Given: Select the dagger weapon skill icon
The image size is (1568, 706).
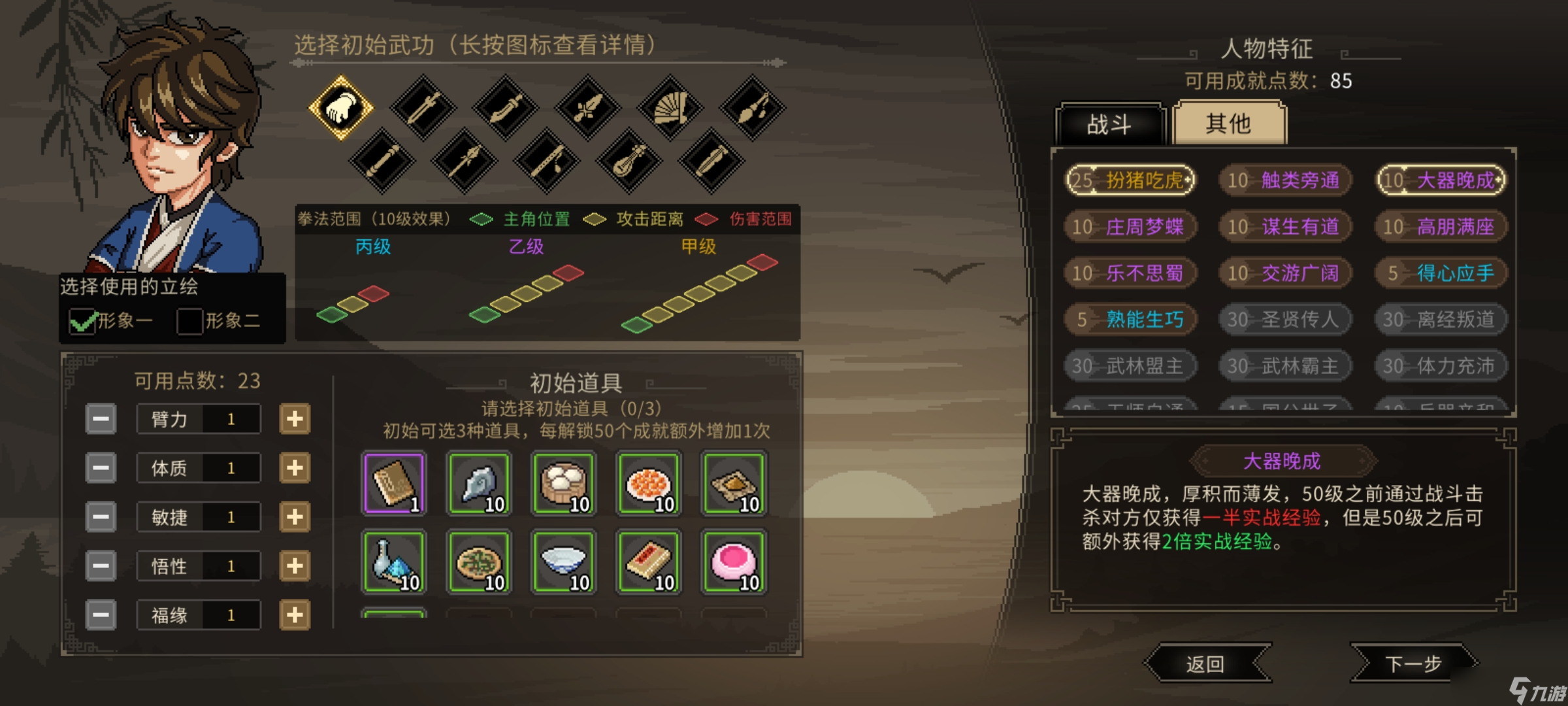Looking at the screenshot, I should tap(588, 108).
